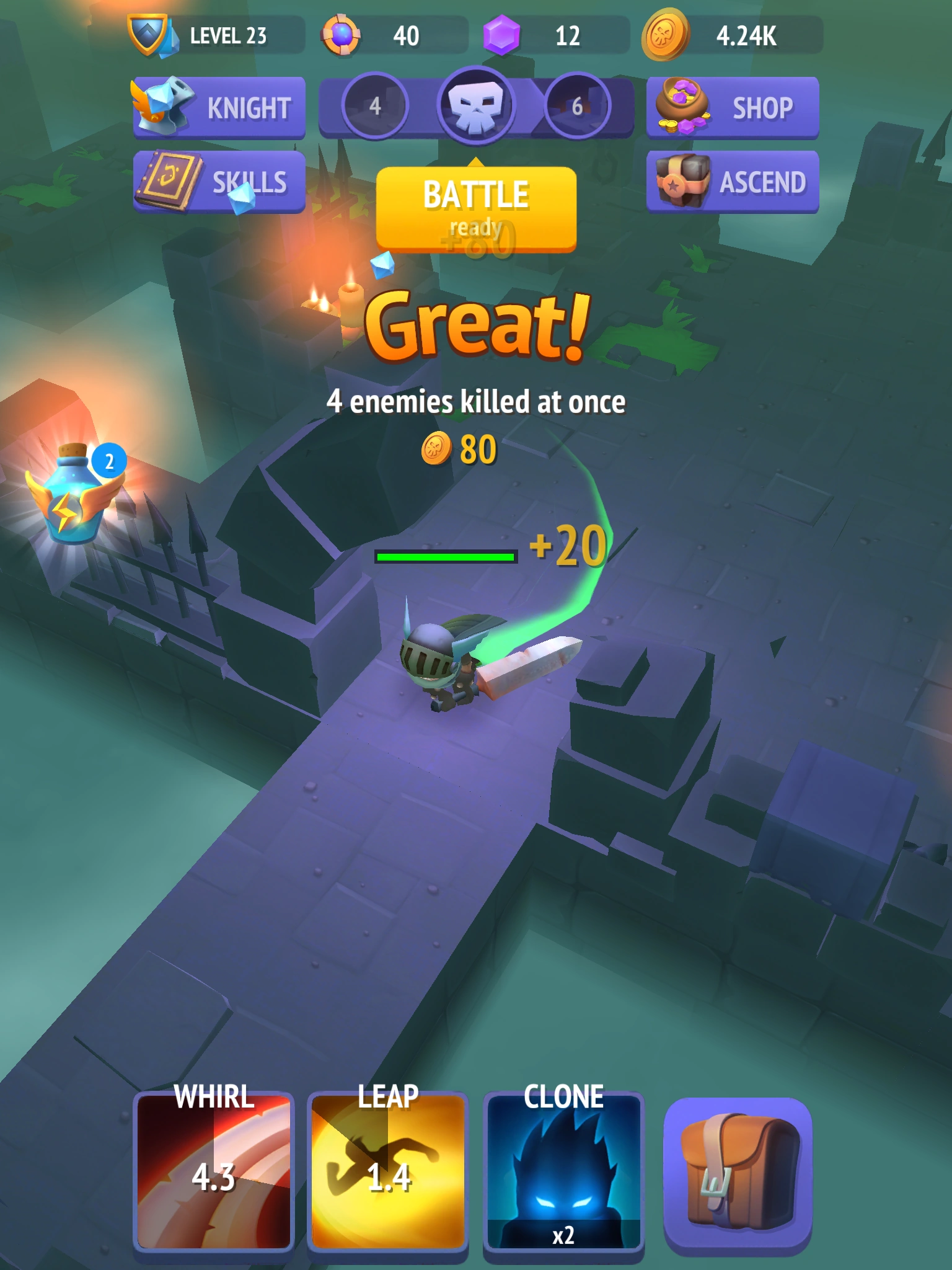
Task: Tap the knight's green health bar
Action: pos(445,556)
